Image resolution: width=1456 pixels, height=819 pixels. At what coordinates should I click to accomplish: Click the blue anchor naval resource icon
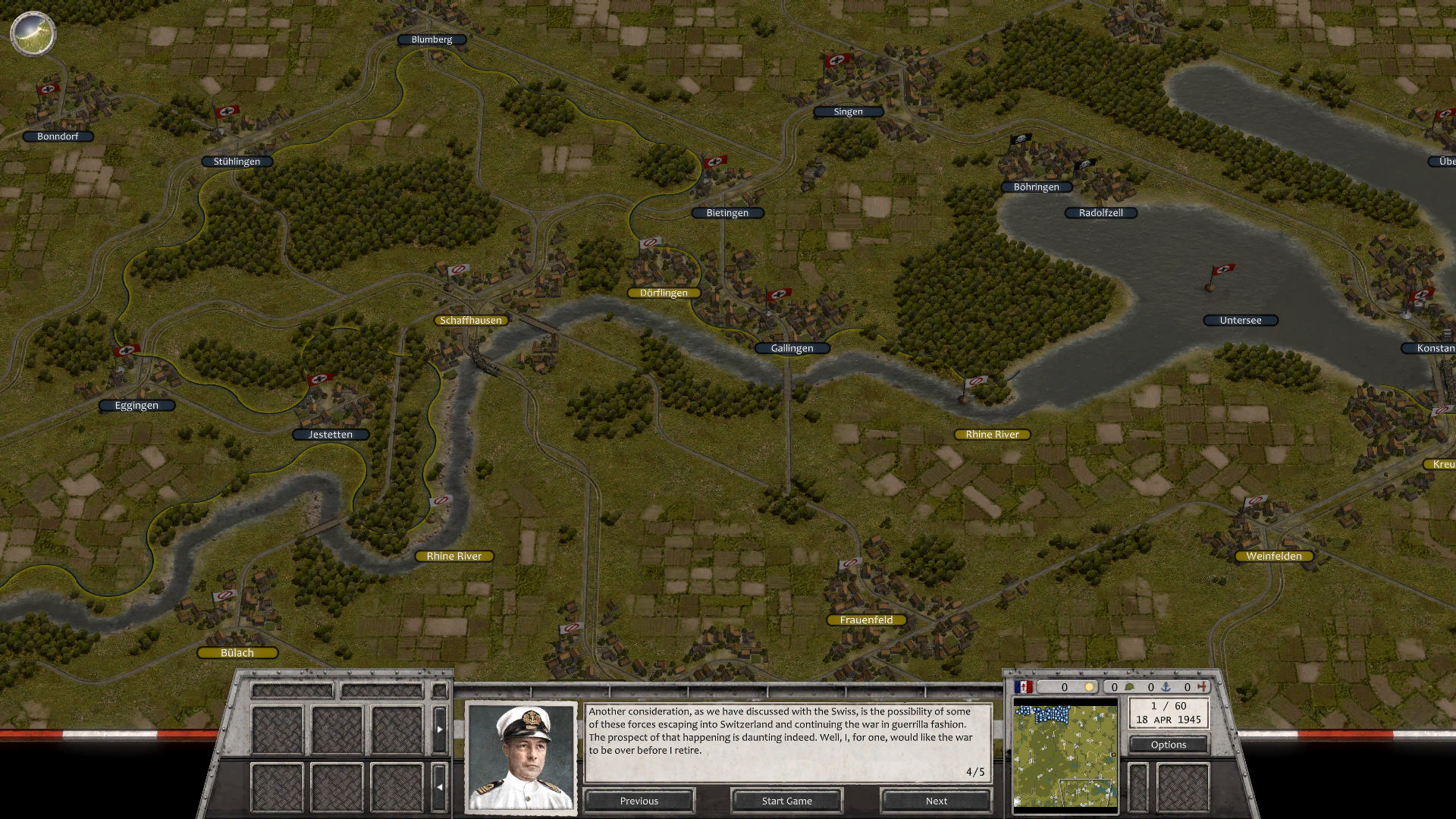1165,686
